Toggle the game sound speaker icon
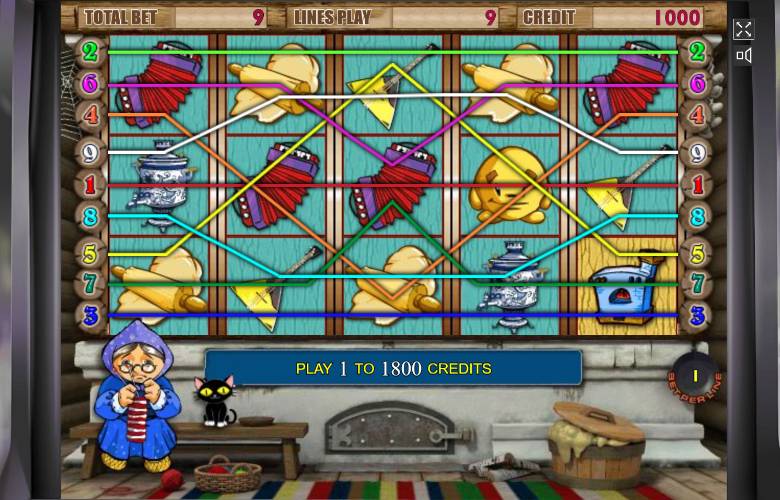 [743, 56]
